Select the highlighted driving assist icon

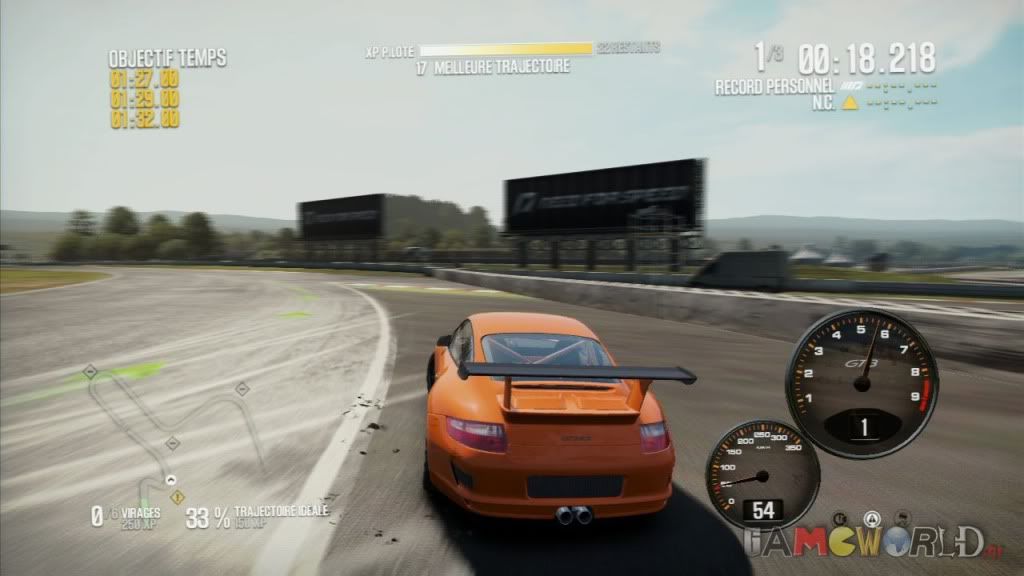click(x=871, y=520)
